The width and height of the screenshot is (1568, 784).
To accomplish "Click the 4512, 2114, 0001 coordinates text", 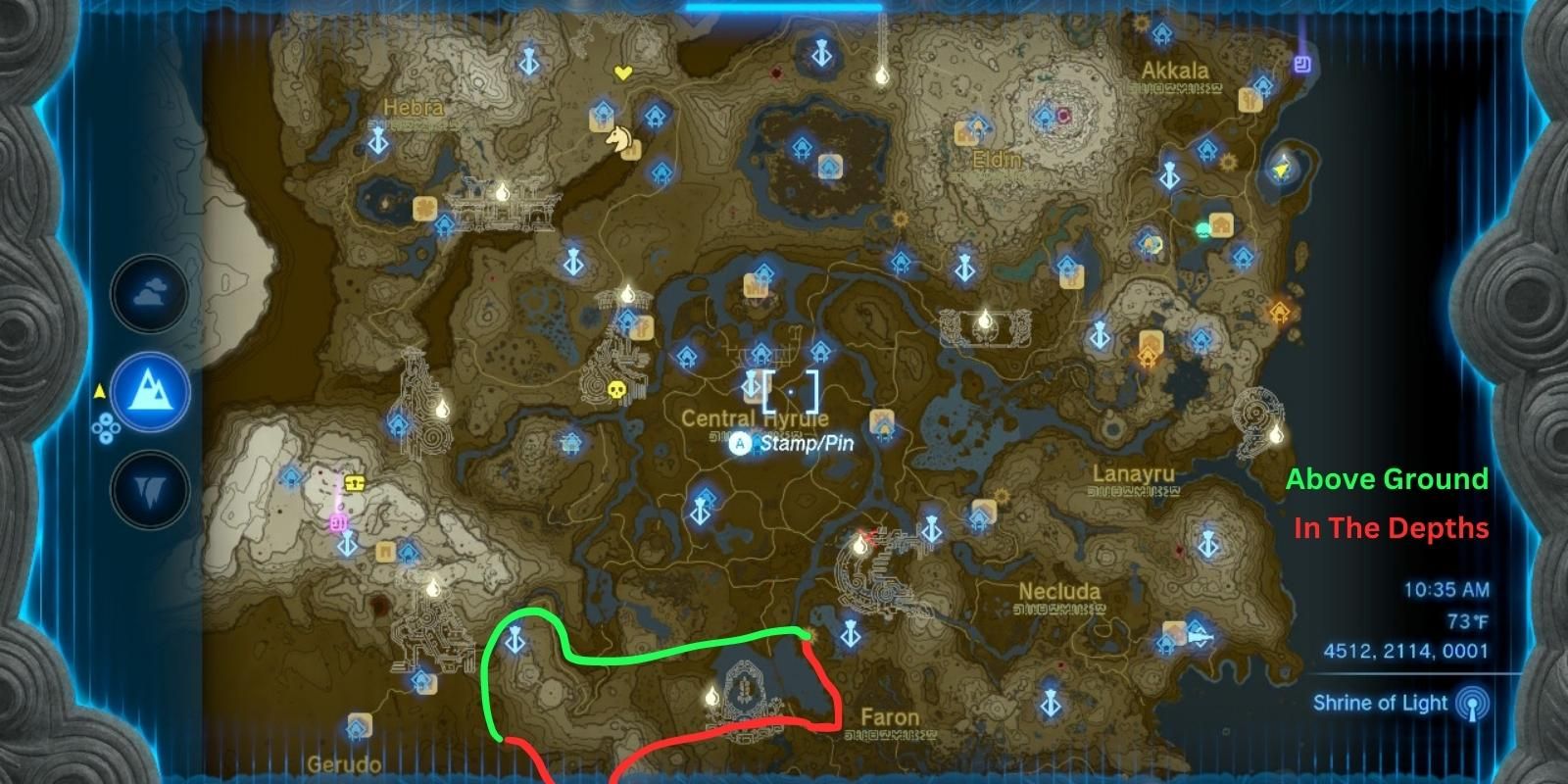I will click(x=1417, y=649).
